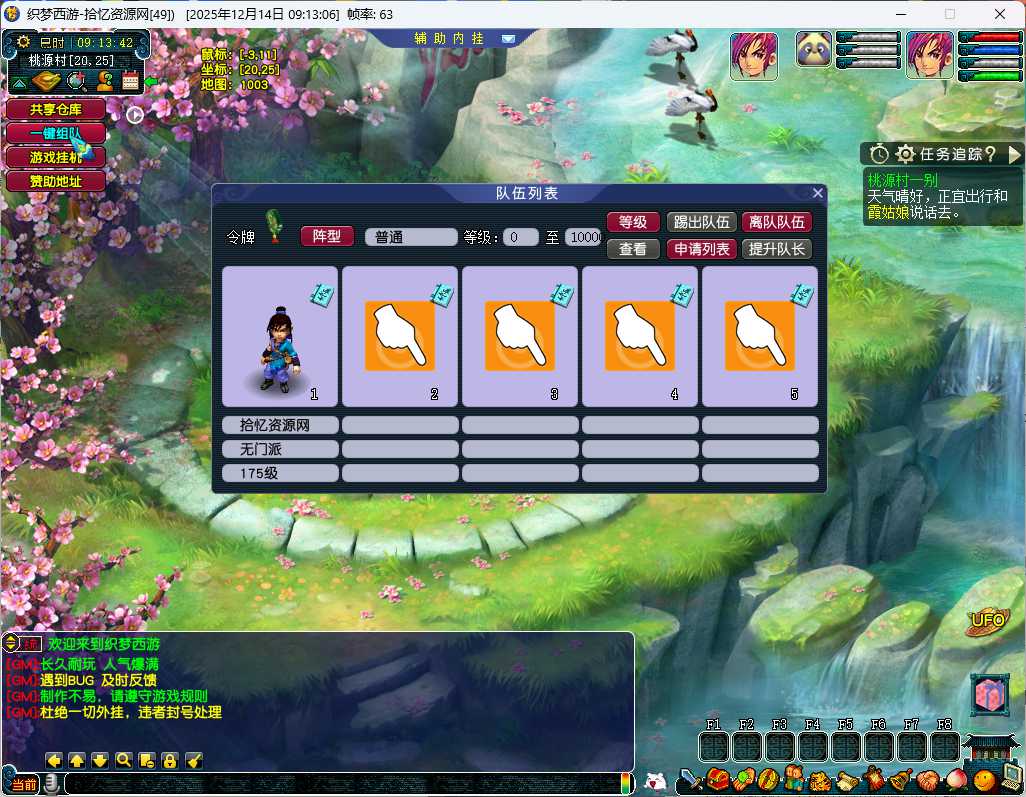The image size is (1026, 797).
Task: Open the 赞助地址 sponsor address
Action: 55,181
